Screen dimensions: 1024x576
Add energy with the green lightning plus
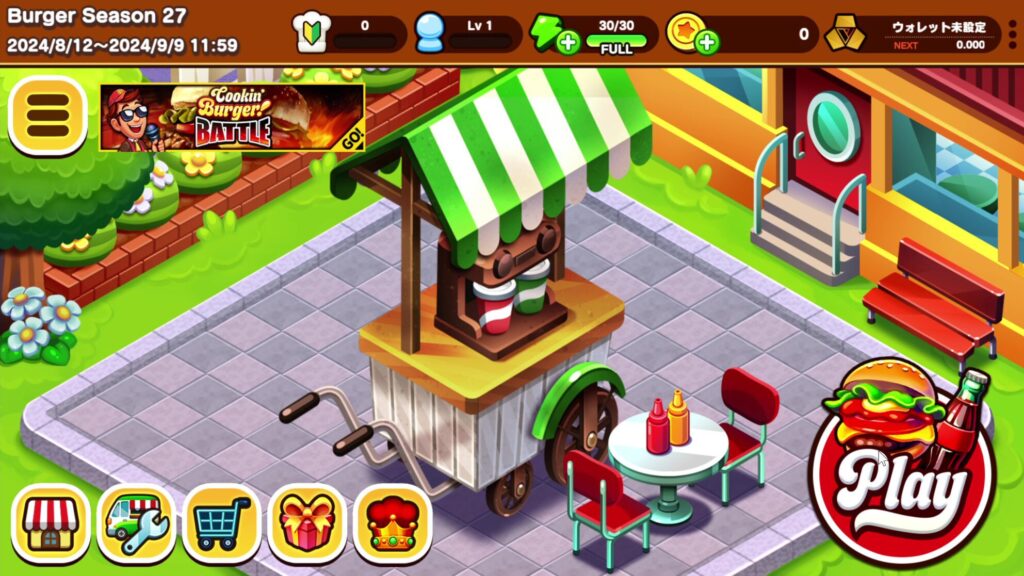(569, 43)
